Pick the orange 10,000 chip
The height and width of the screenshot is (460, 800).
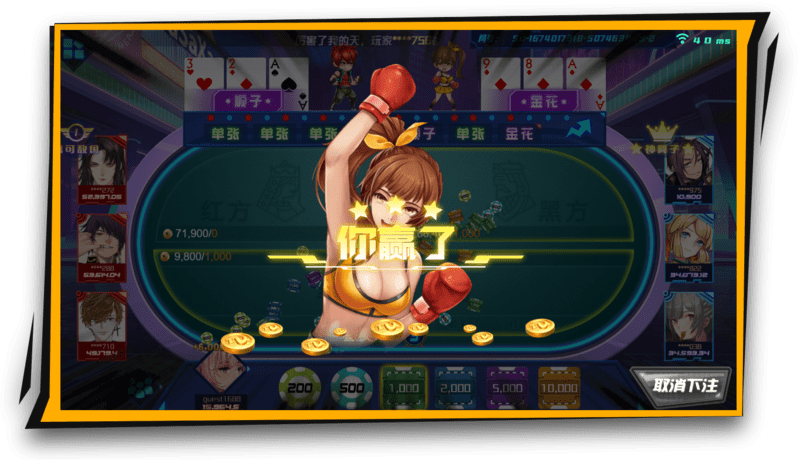click(559, 385)
